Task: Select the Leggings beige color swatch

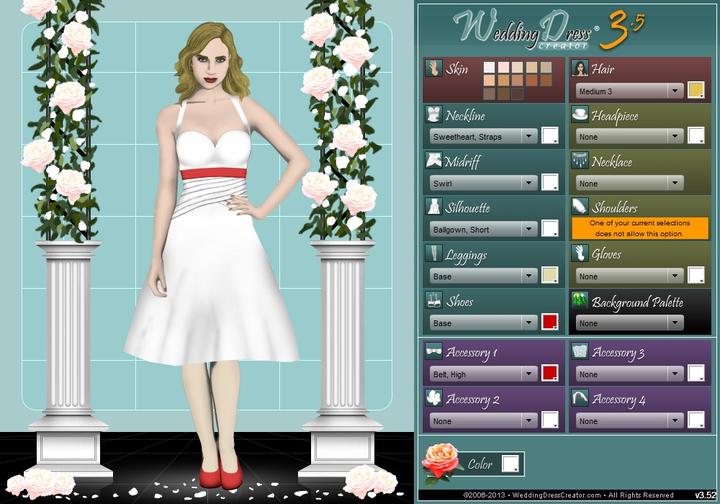Action: (x=549, y=275)
